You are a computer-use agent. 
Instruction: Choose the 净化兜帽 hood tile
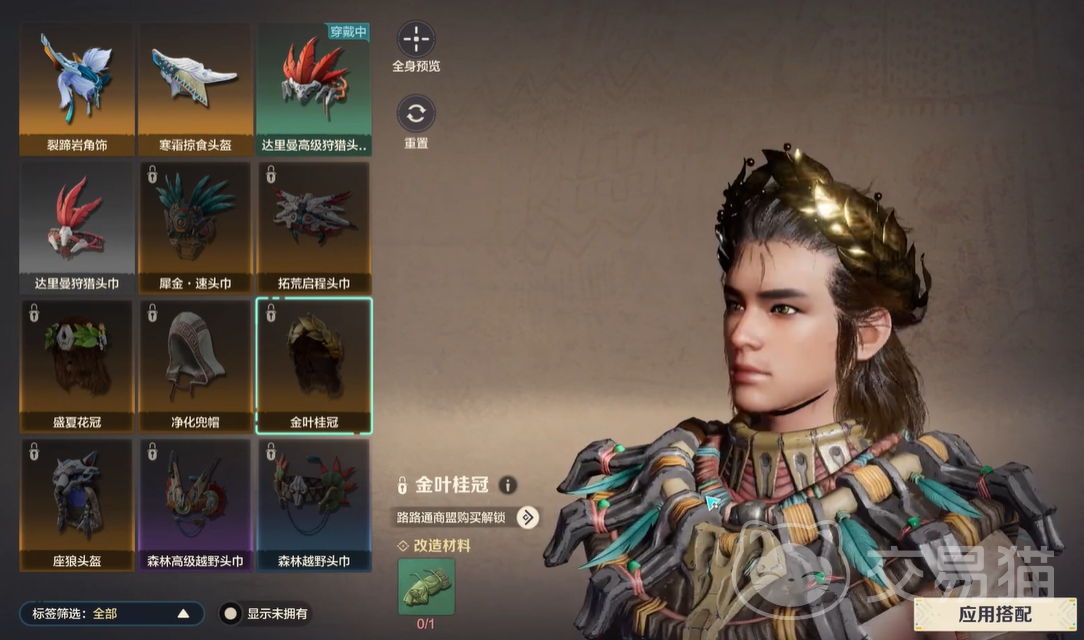[x=195, y=365]
